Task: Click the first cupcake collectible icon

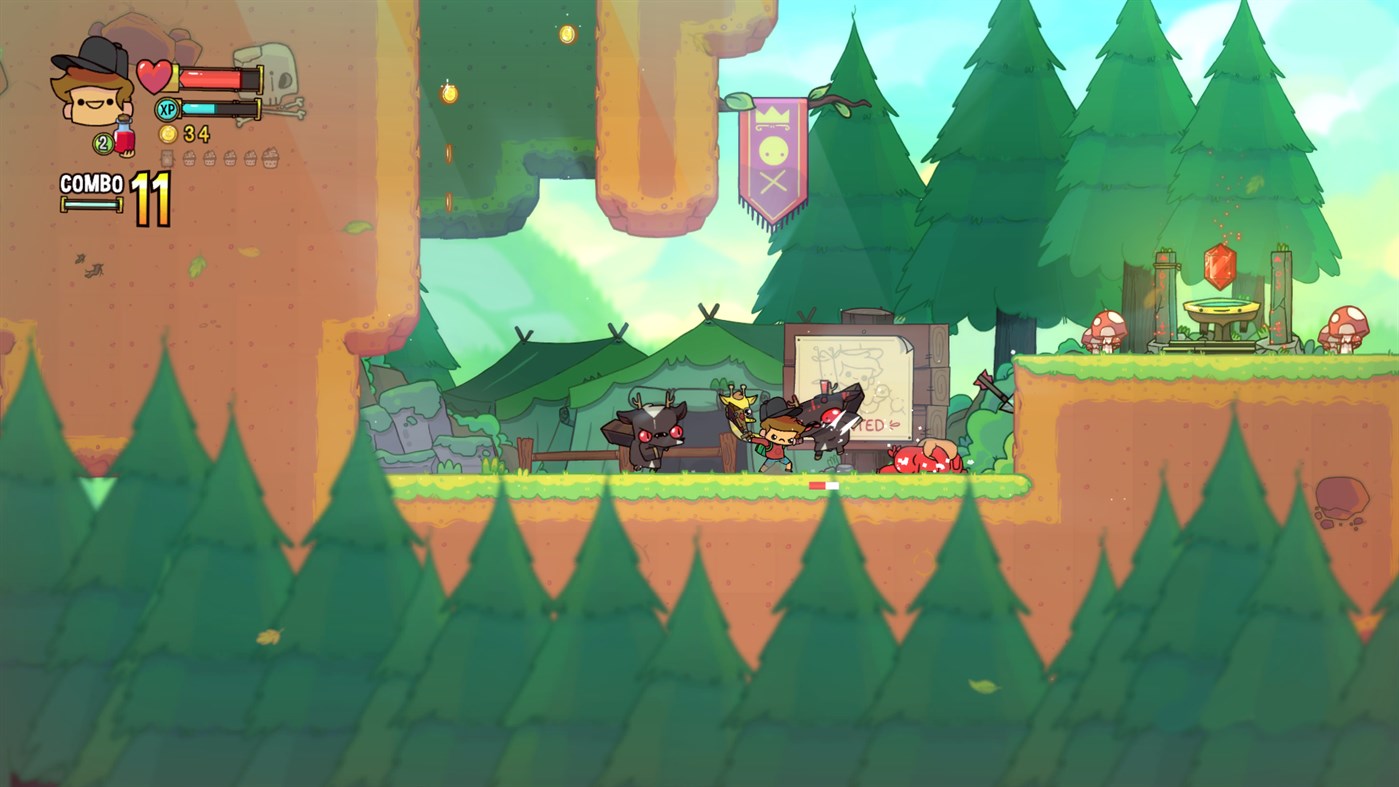Action: click(189, 158)
